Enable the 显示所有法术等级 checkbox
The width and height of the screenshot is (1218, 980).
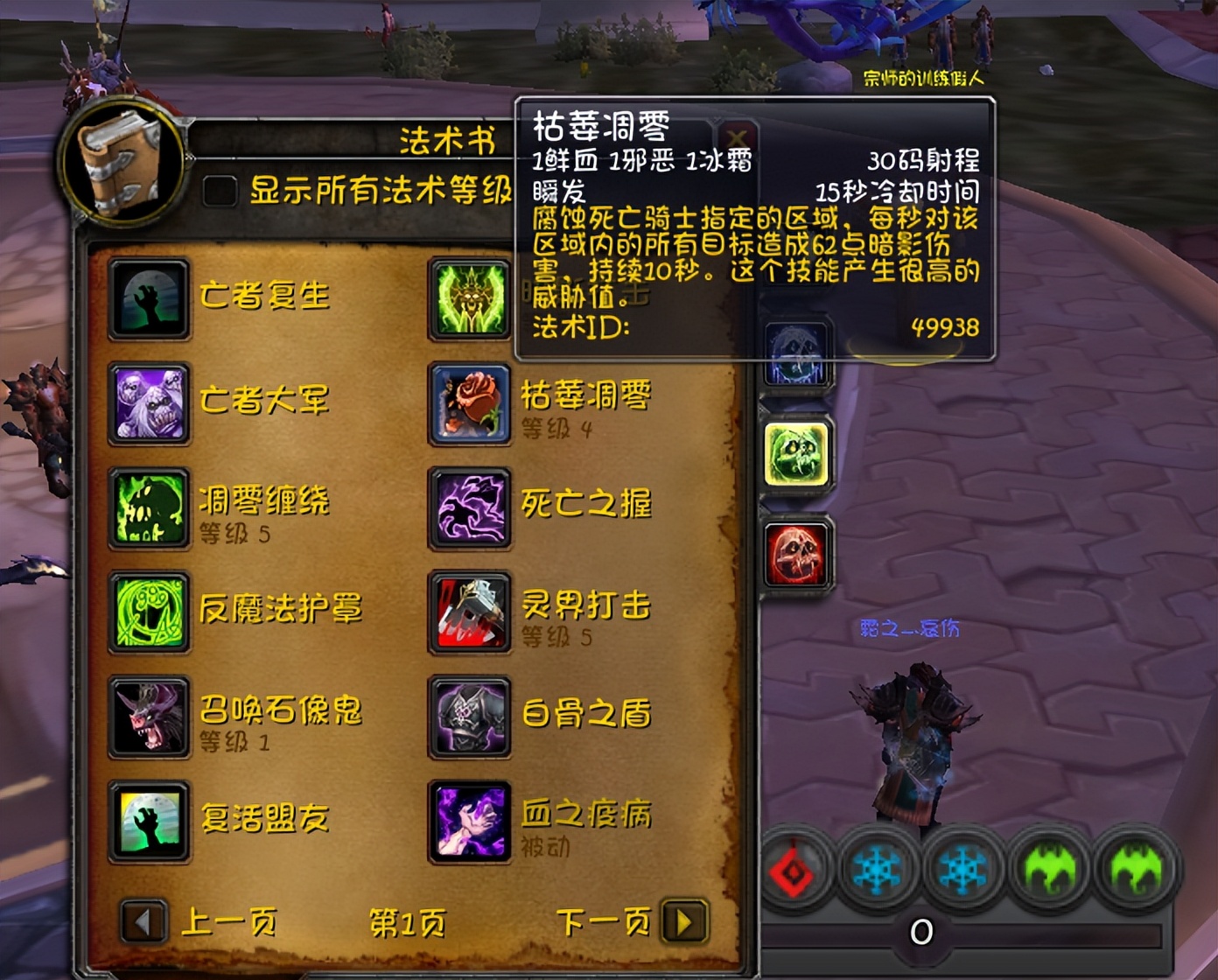(x=219, y=191)
